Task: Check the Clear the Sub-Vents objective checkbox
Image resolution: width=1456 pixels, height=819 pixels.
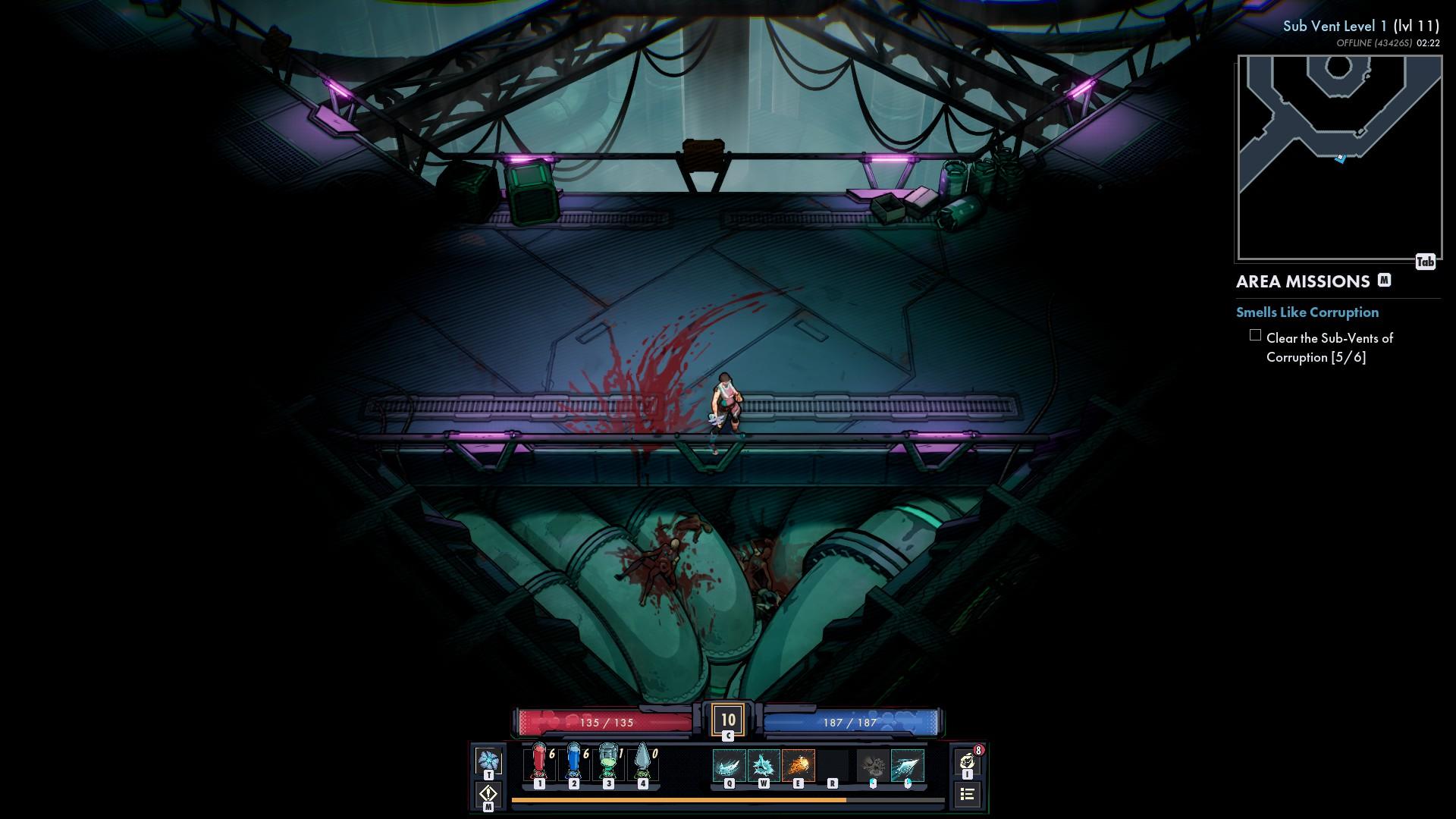Action: 1257,336
